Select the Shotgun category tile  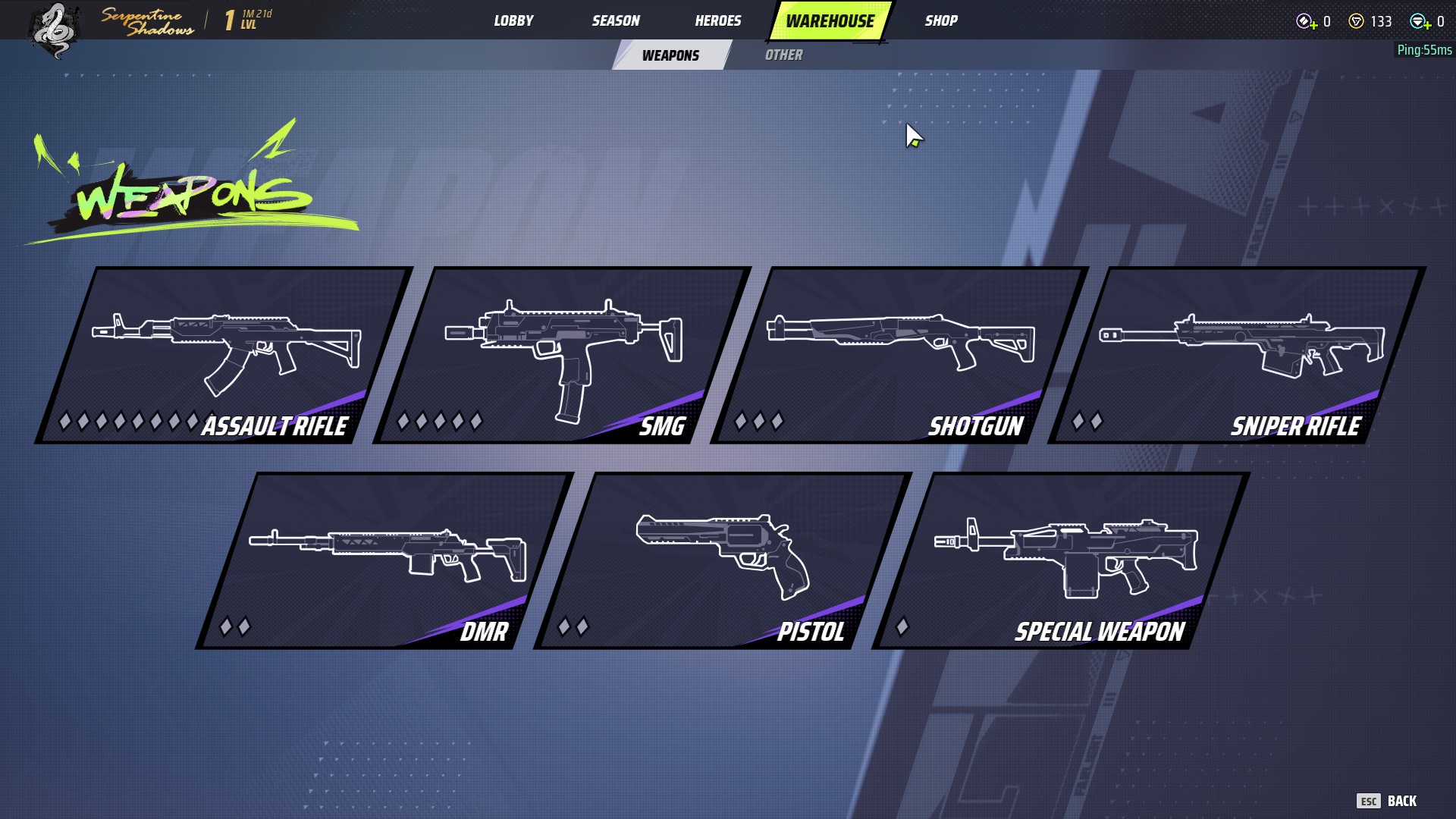point(899,355)
